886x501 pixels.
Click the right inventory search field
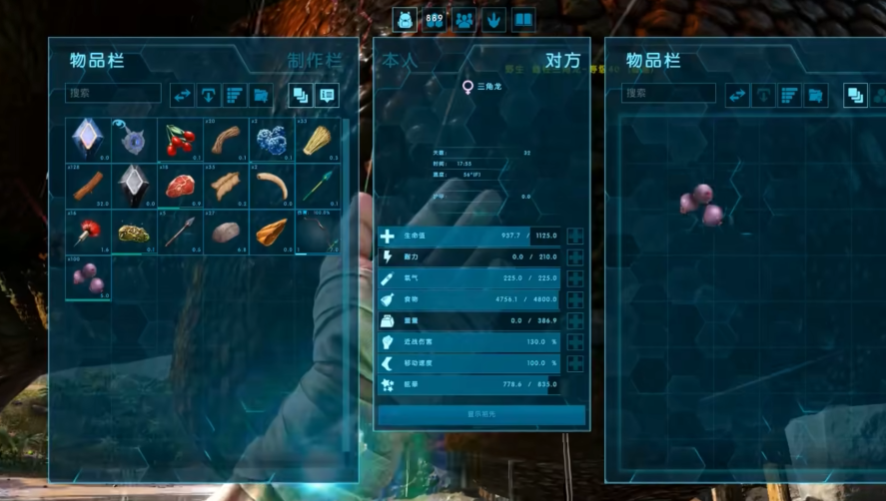pos(668,94)
